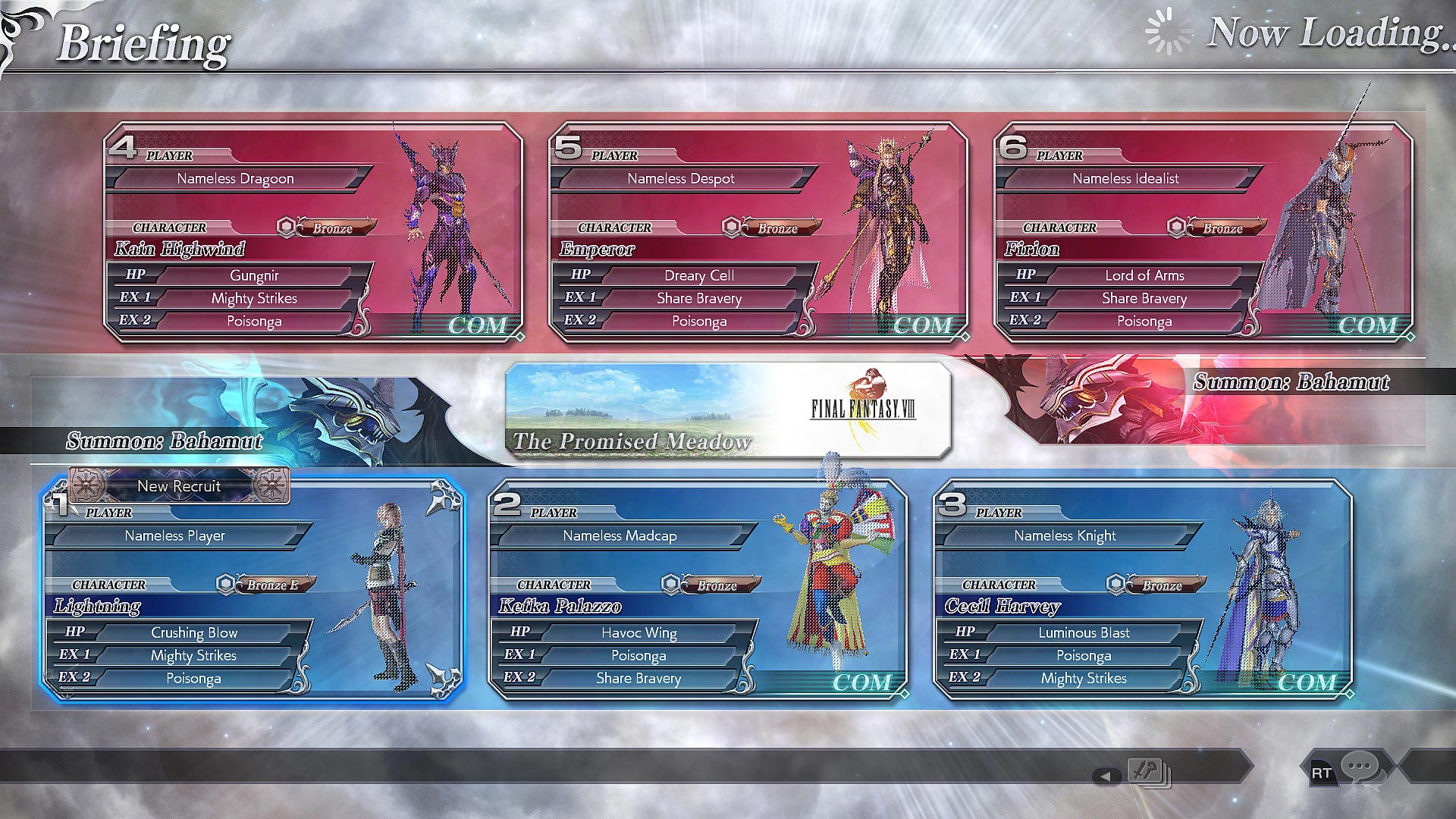Select Kain Highwind's player card

(313, 233)
